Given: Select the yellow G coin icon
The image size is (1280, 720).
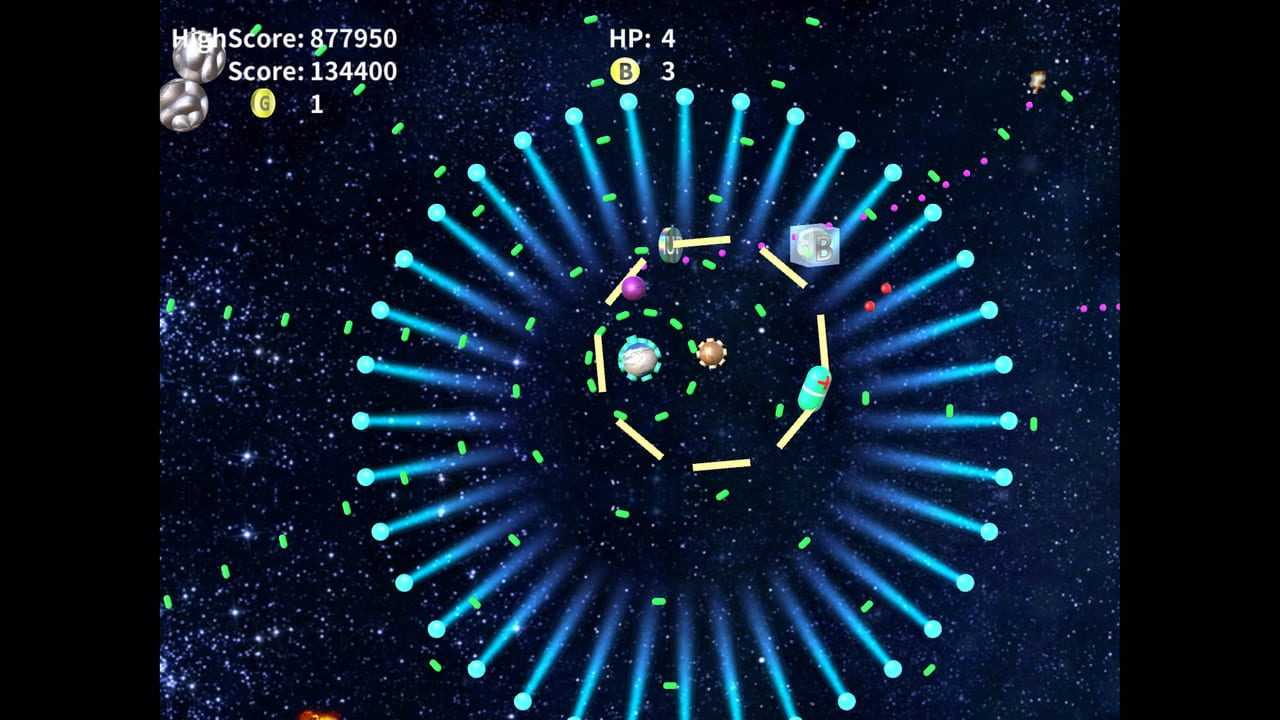Looking at the screenshot, I should coord(263,103).
